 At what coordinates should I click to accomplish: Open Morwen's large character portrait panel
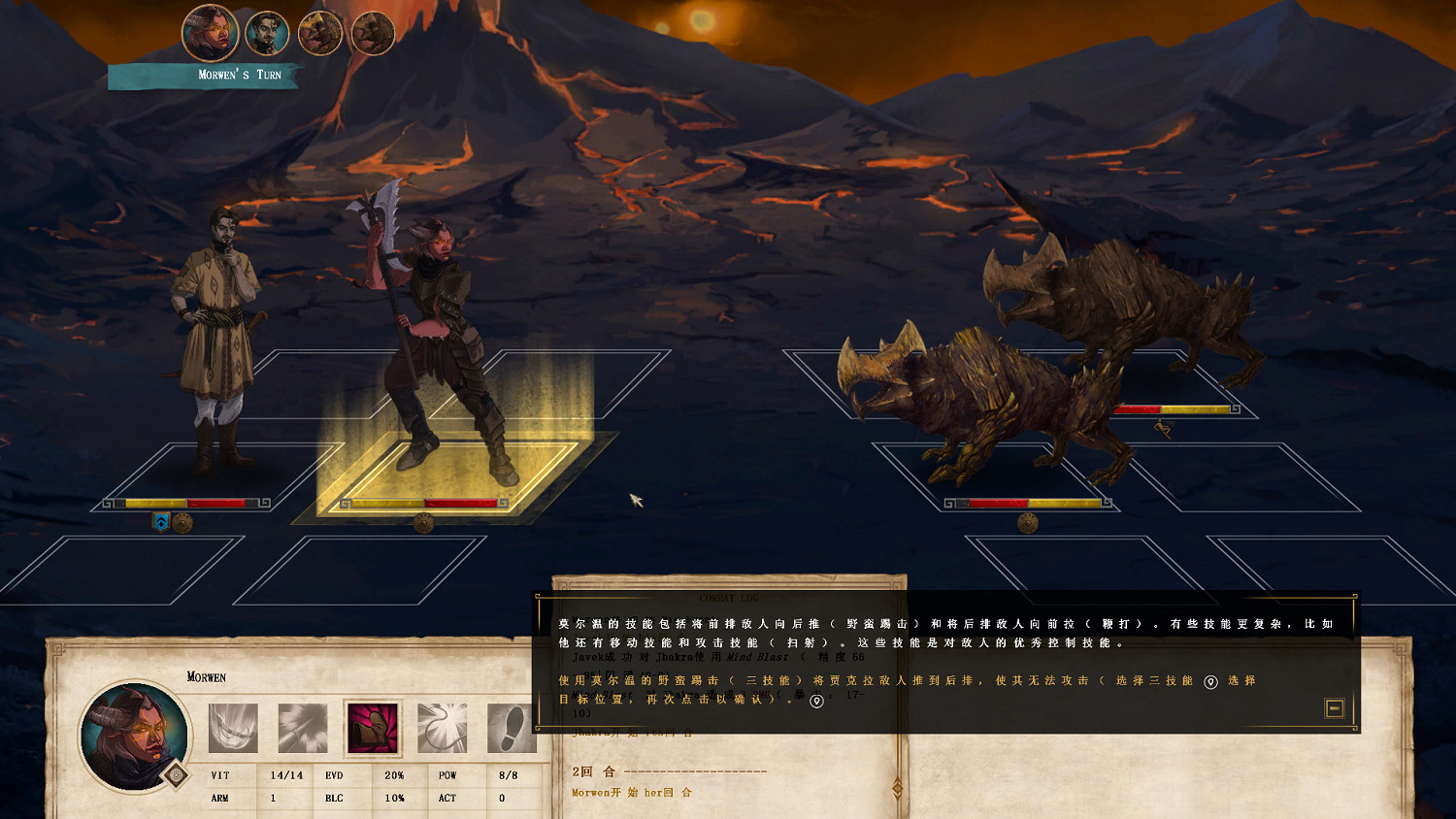134,734
